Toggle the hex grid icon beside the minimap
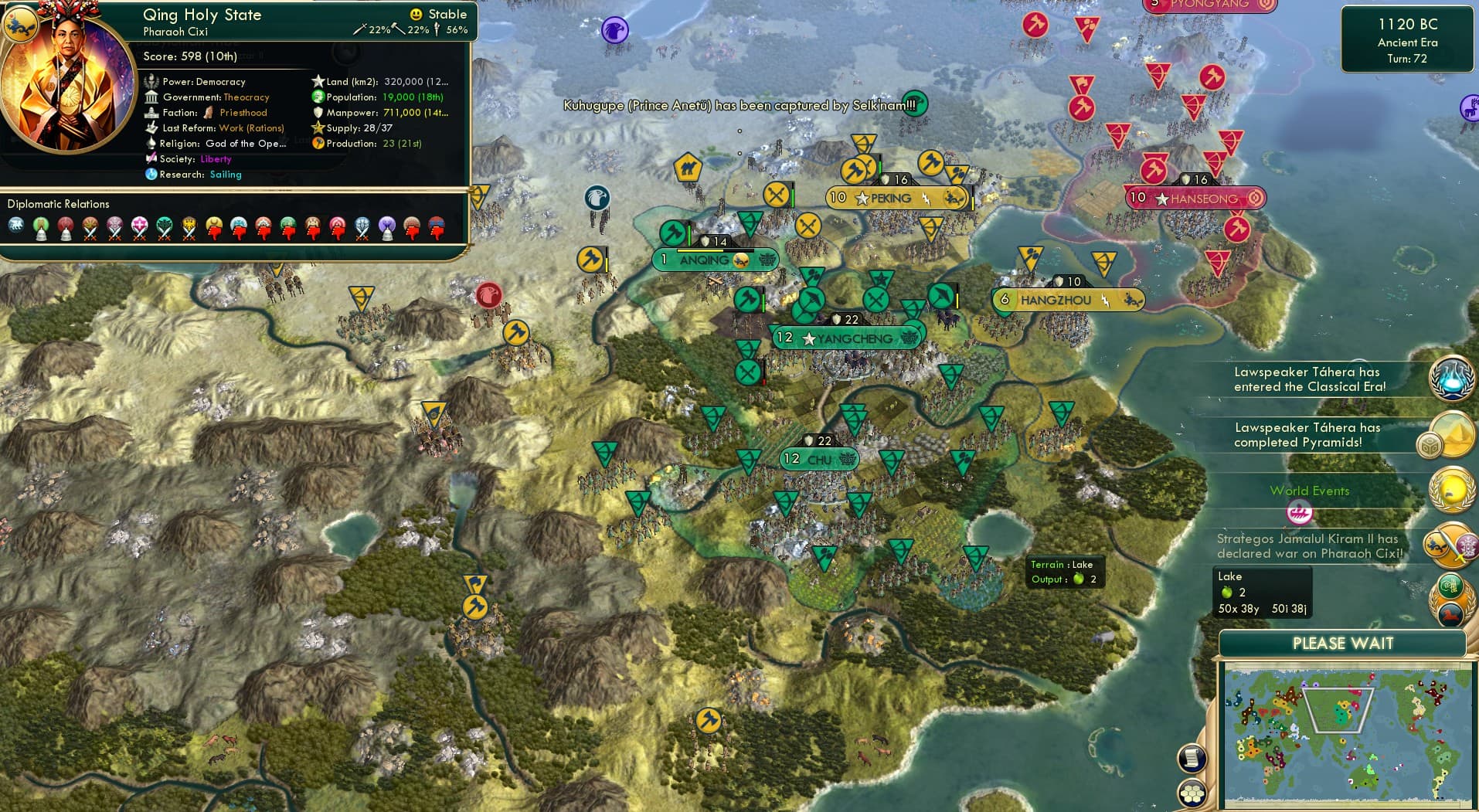Viewport: 1479px width, 812px height. click(x=1192, y=793)
